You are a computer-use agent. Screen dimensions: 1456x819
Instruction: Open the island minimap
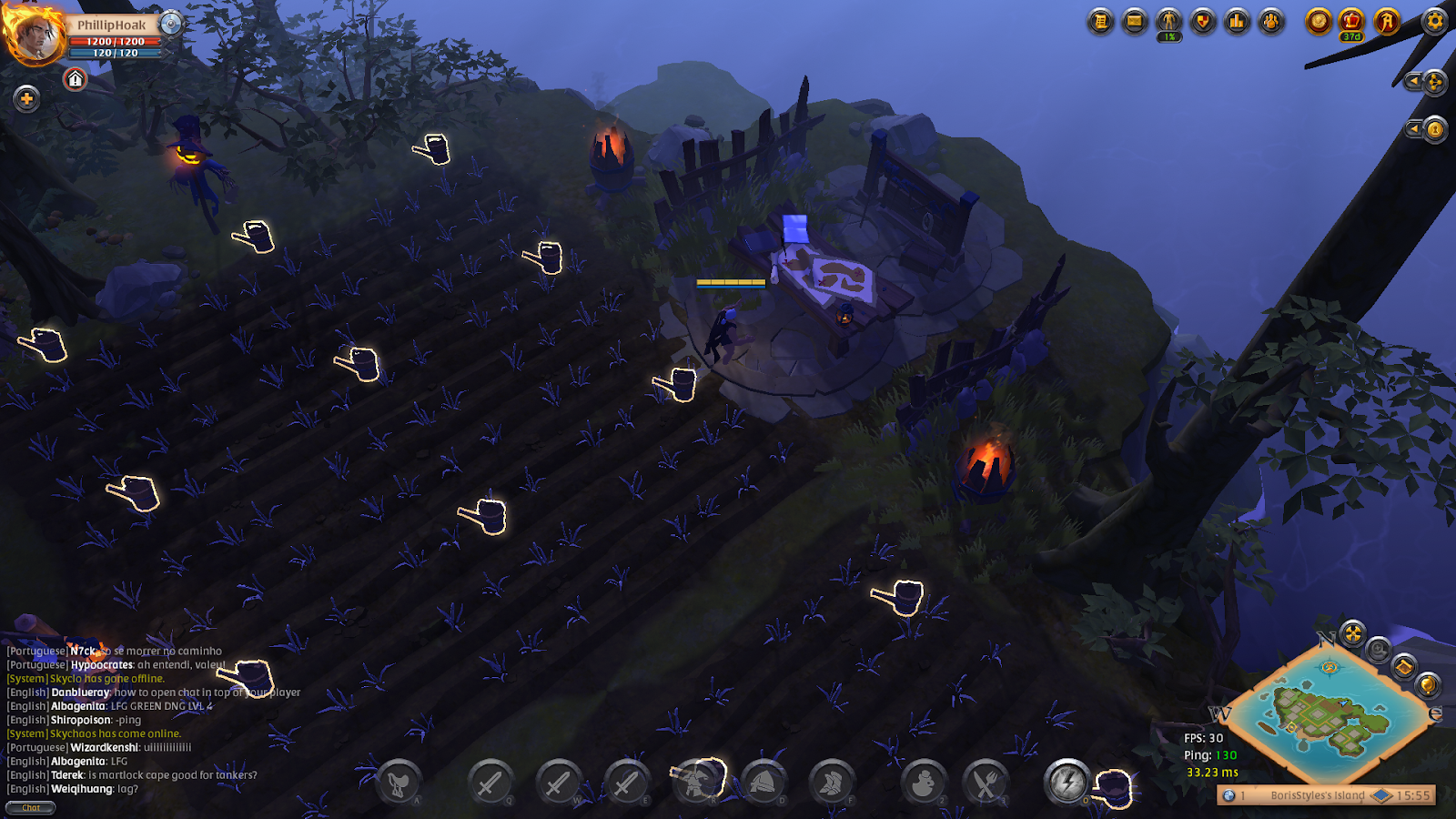1329,719
